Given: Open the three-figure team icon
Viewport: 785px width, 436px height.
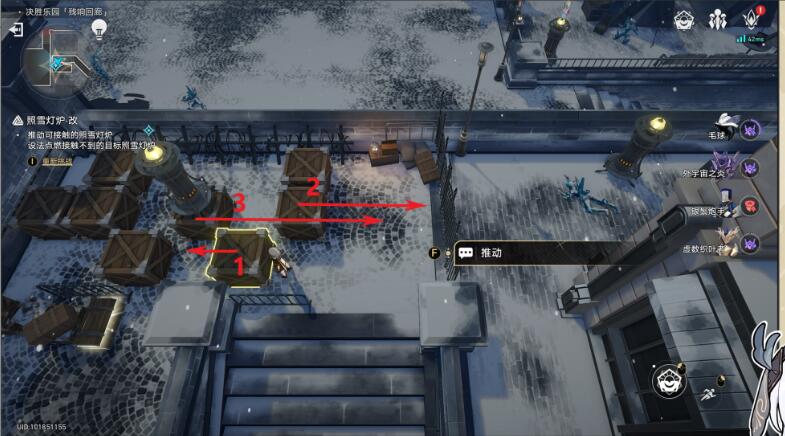Looking at the screenshot, I should 717,19.
